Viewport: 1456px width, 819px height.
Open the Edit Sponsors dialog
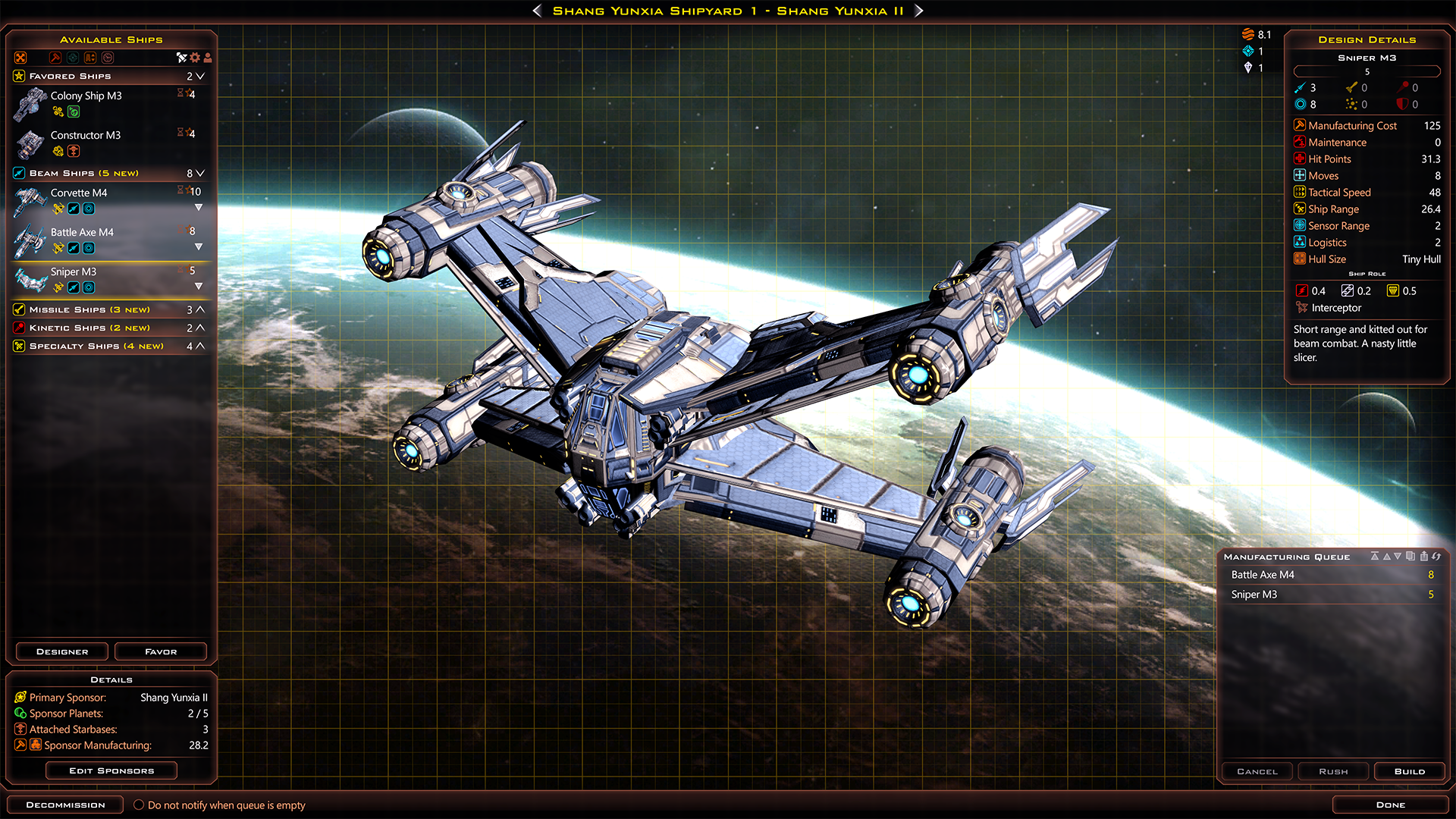111,770
